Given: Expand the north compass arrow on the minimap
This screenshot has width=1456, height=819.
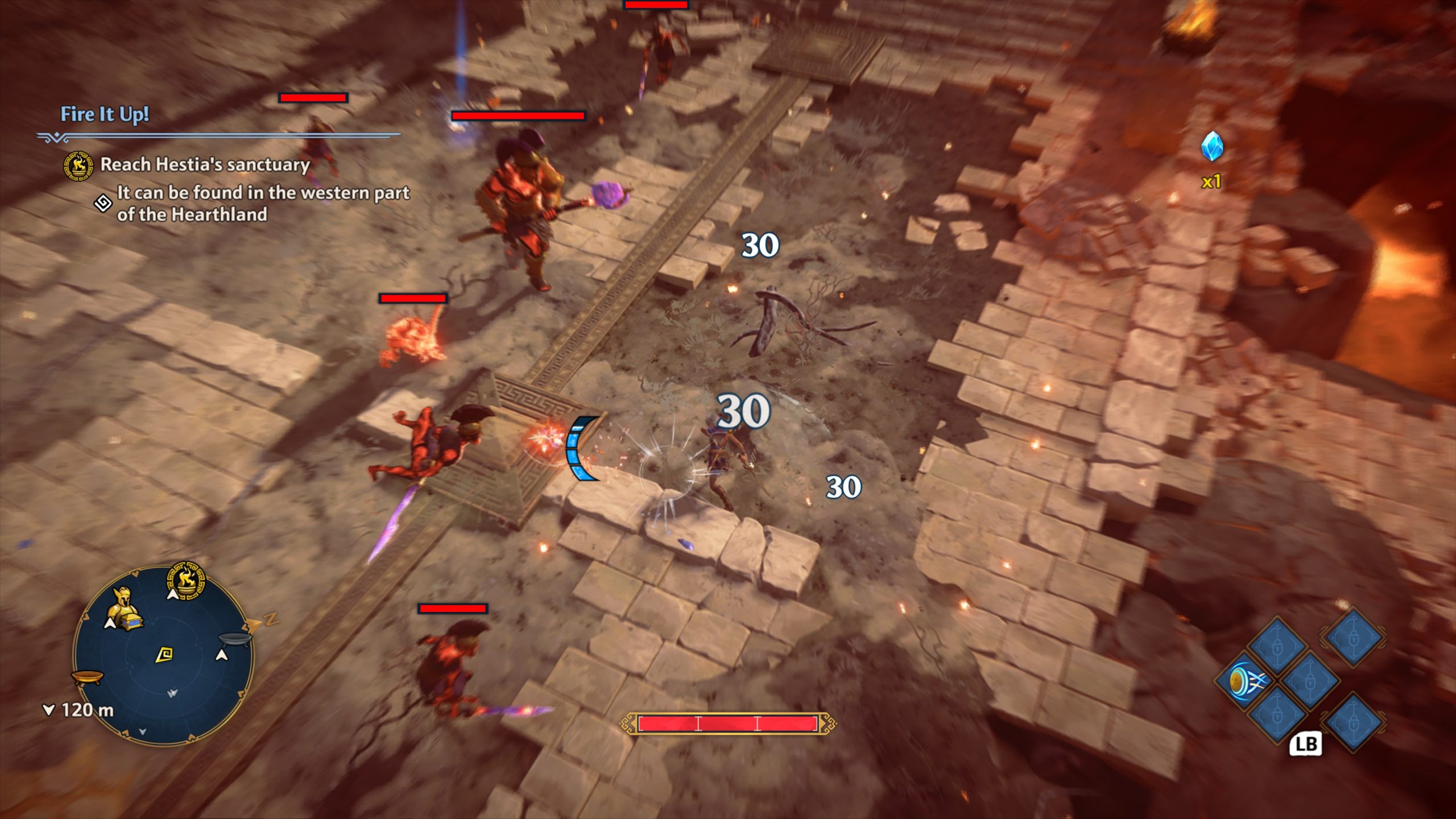Looking at the screenshot, I should [x=253, y=624].
